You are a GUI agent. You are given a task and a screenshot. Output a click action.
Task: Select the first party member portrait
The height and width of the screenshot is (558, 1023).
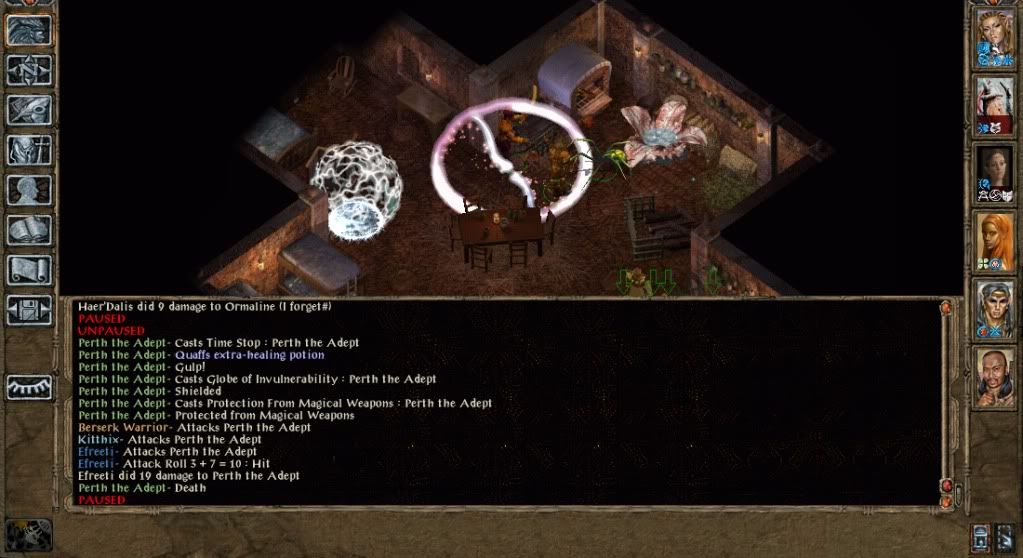point(995,38)
